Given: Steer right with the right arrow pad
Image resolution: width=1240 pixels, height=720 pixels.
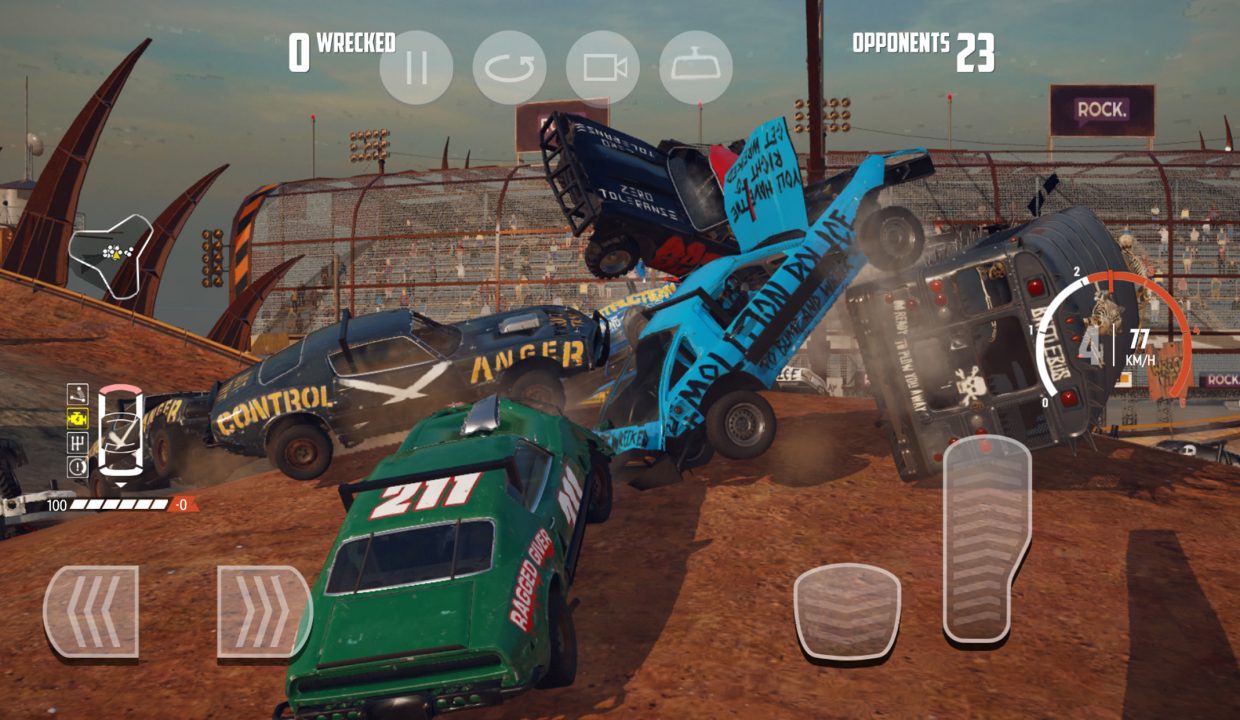Looking at the screenshot, I should 263,611.
